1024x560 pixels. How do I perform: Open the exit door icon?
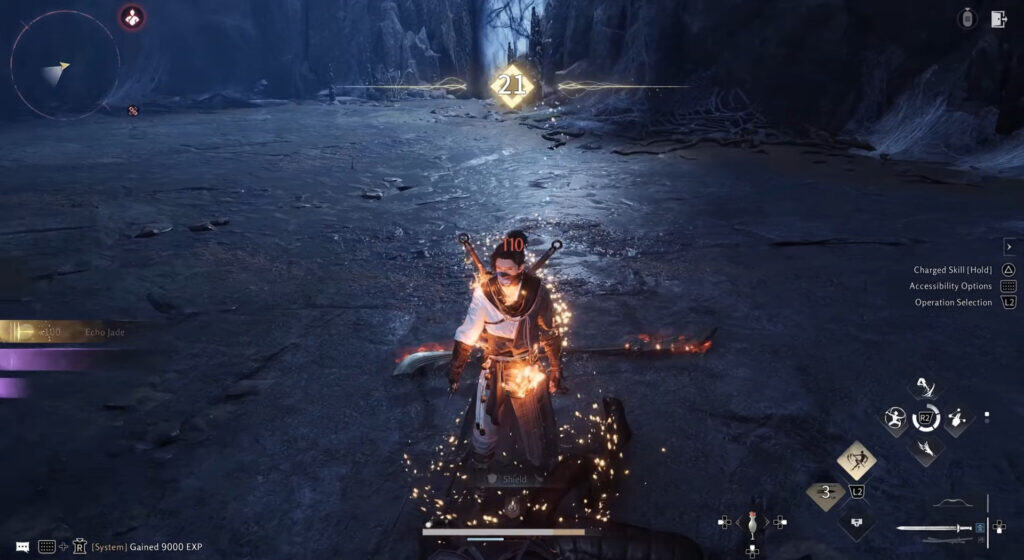[x=998, y=18]
